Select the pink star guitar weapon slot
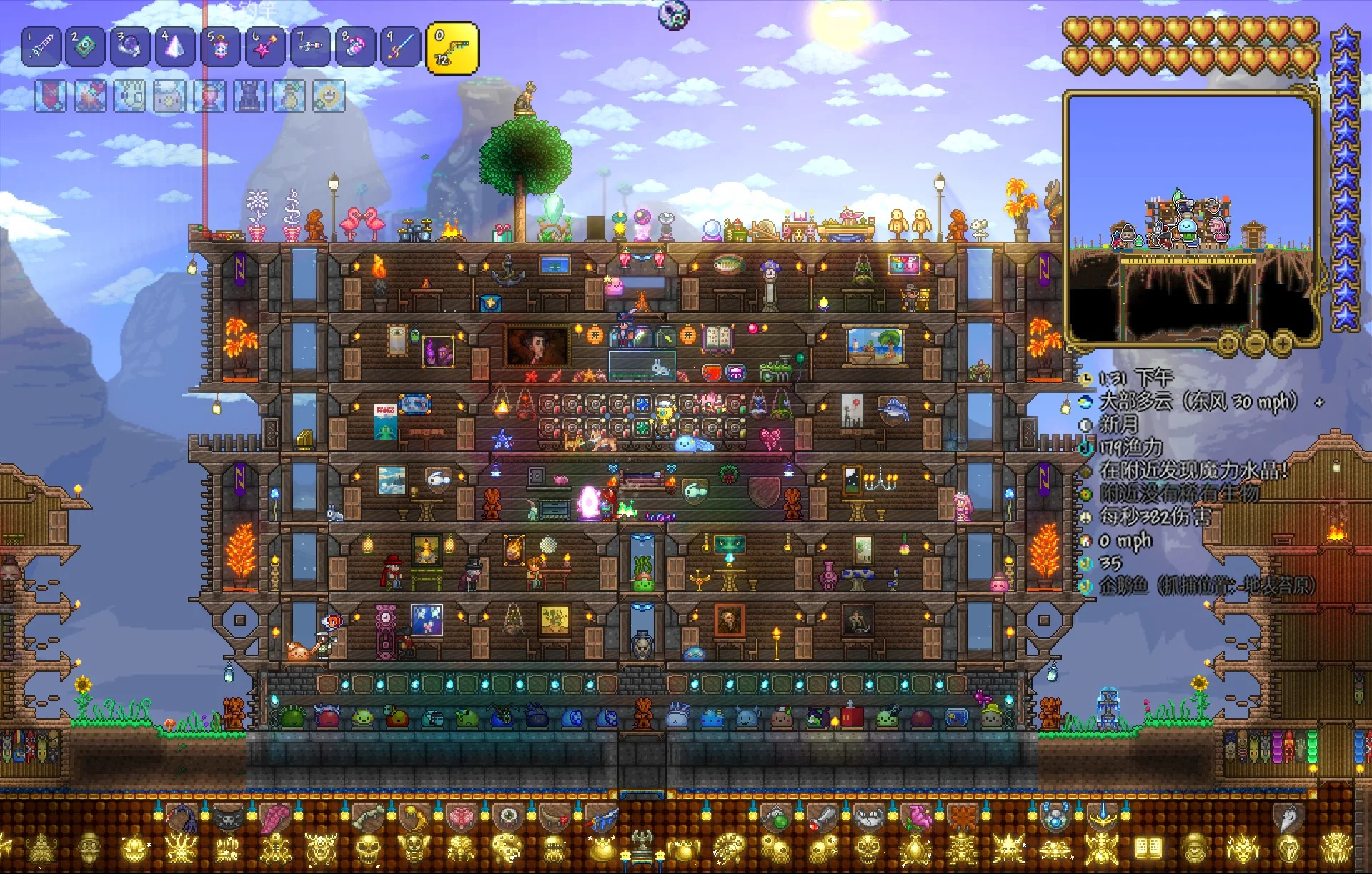The width and height of the screenshot is (1372, 874). point(265,47)
